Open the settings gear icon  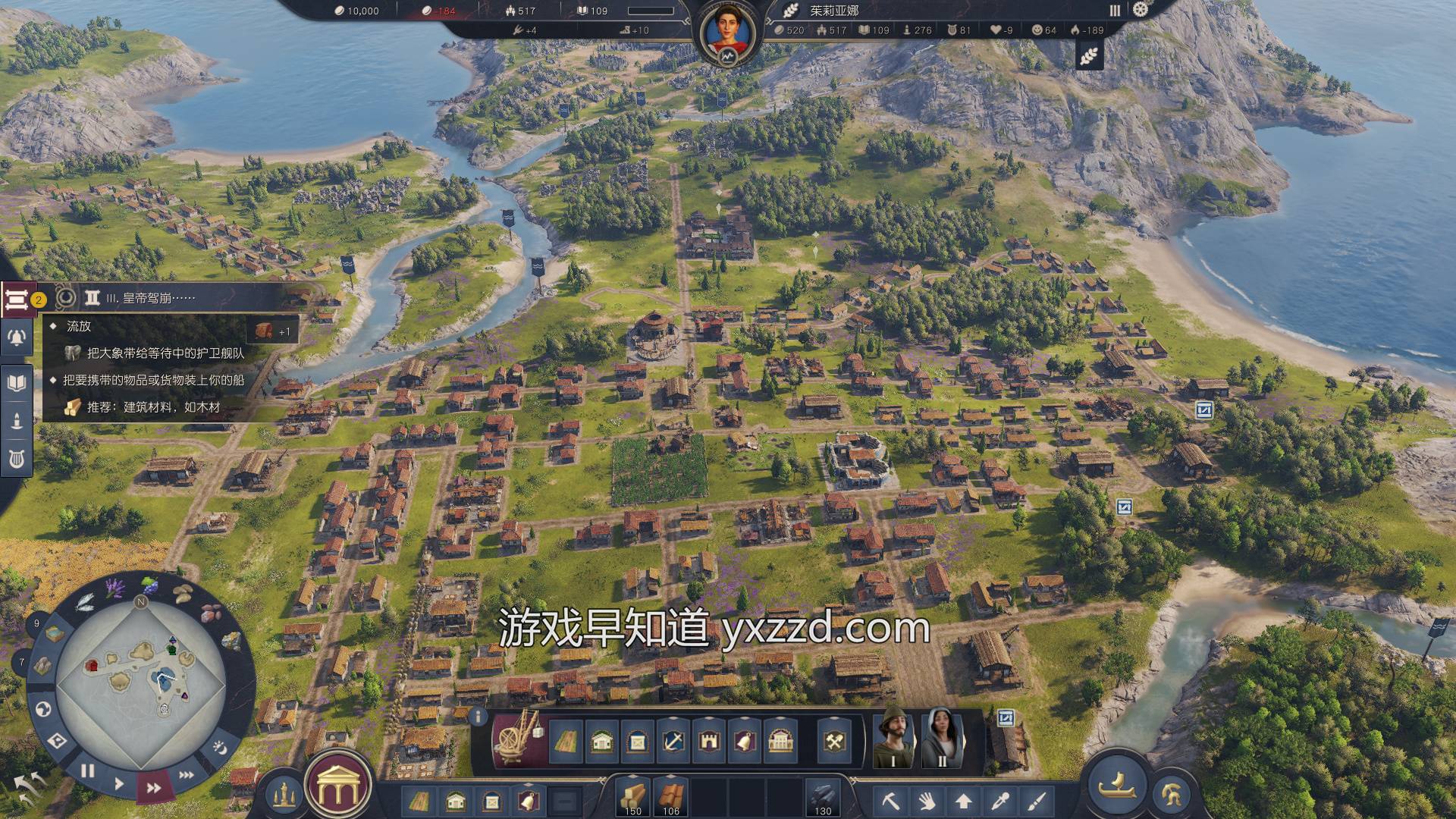pyautogui.click(x=1141, y=10)
